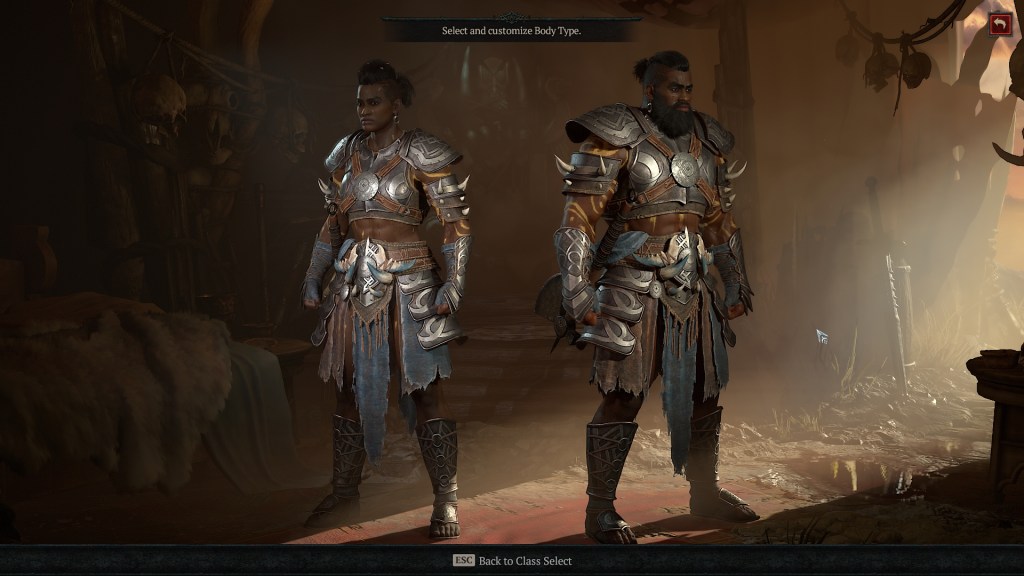Click the red back arrow button
This screenshot has height=576, width=1024.
coord(999,25)
